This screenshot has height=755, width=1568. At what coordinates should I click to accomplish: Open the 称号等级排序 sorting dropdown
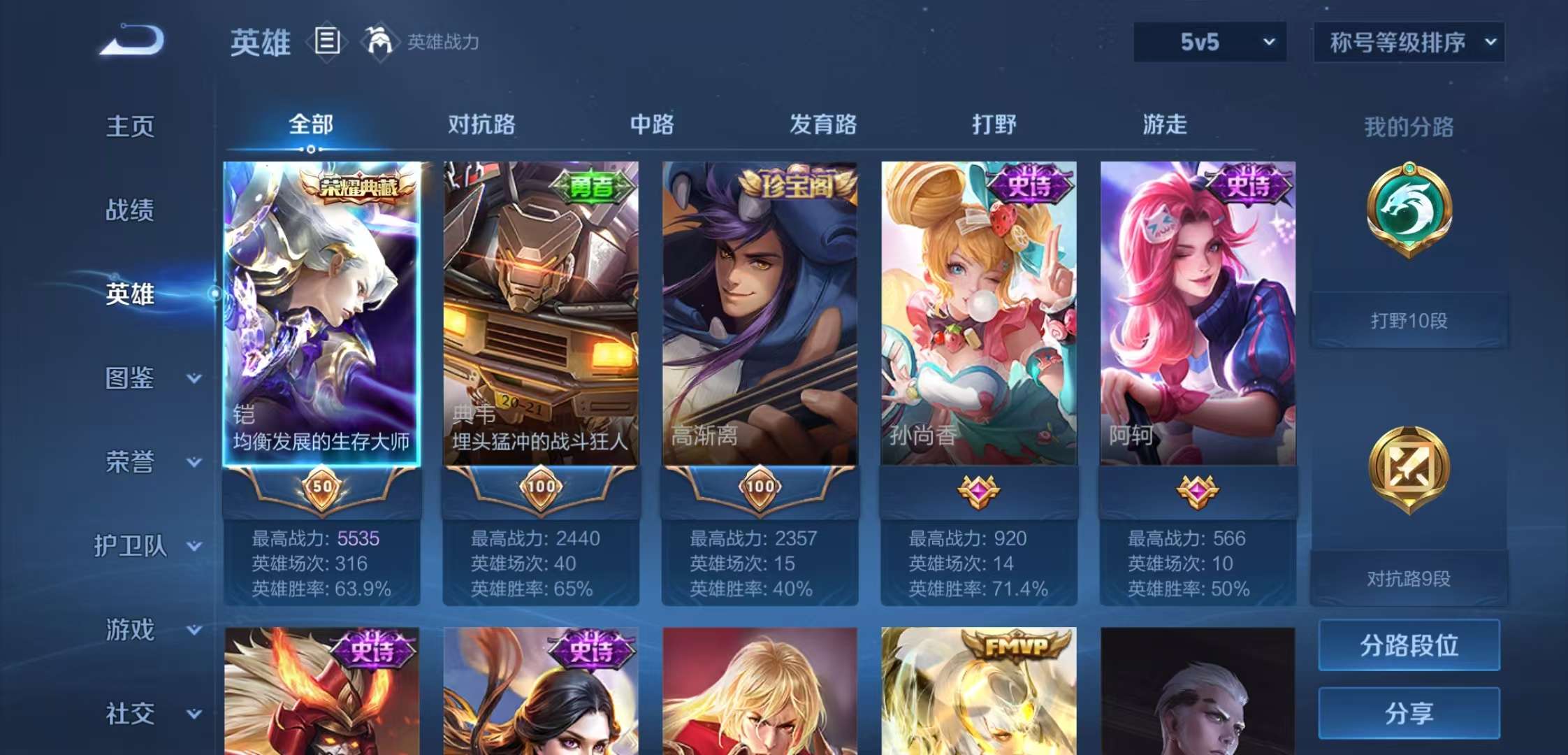tap(1408, 42)
